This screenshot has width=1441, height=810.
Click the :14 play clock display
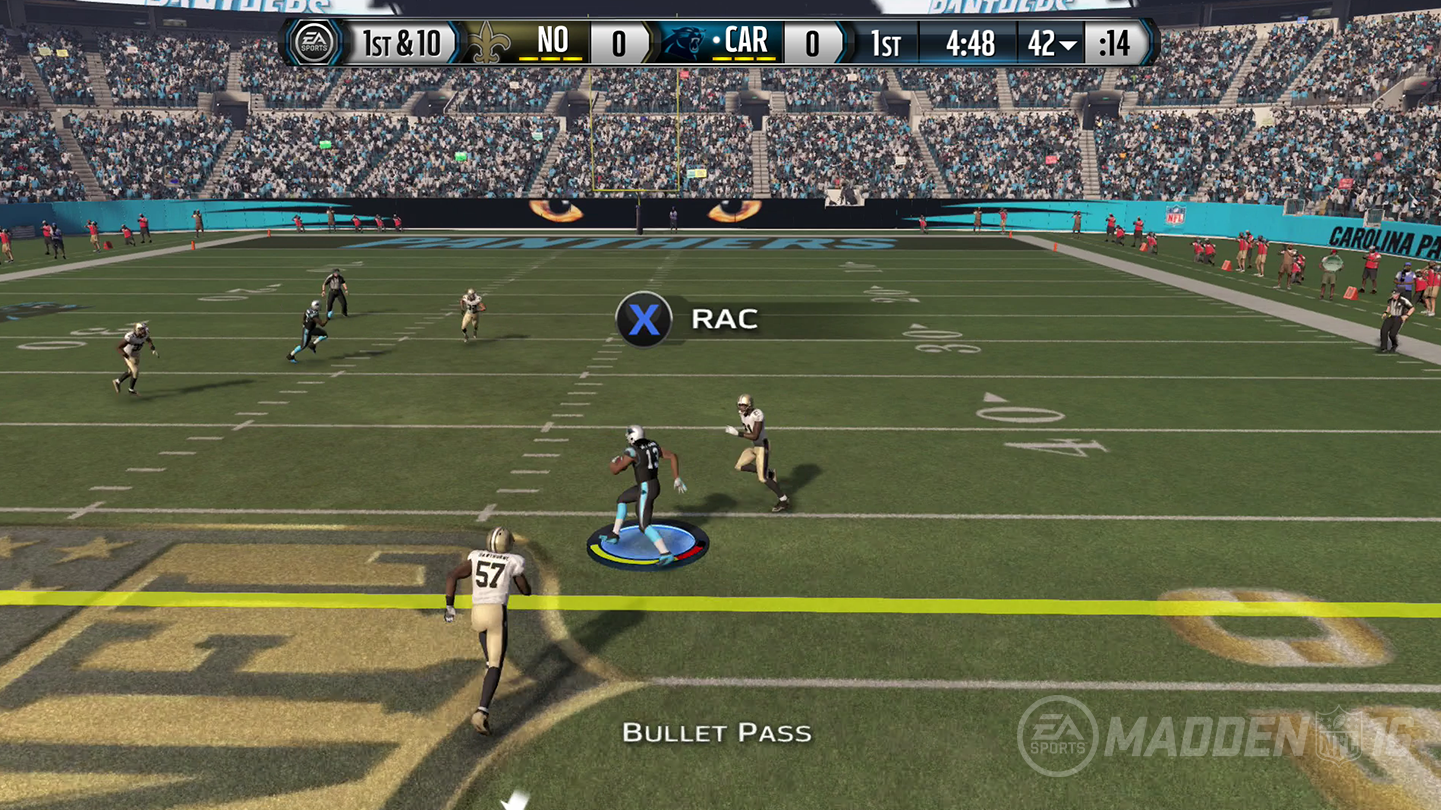(1115, 42)
